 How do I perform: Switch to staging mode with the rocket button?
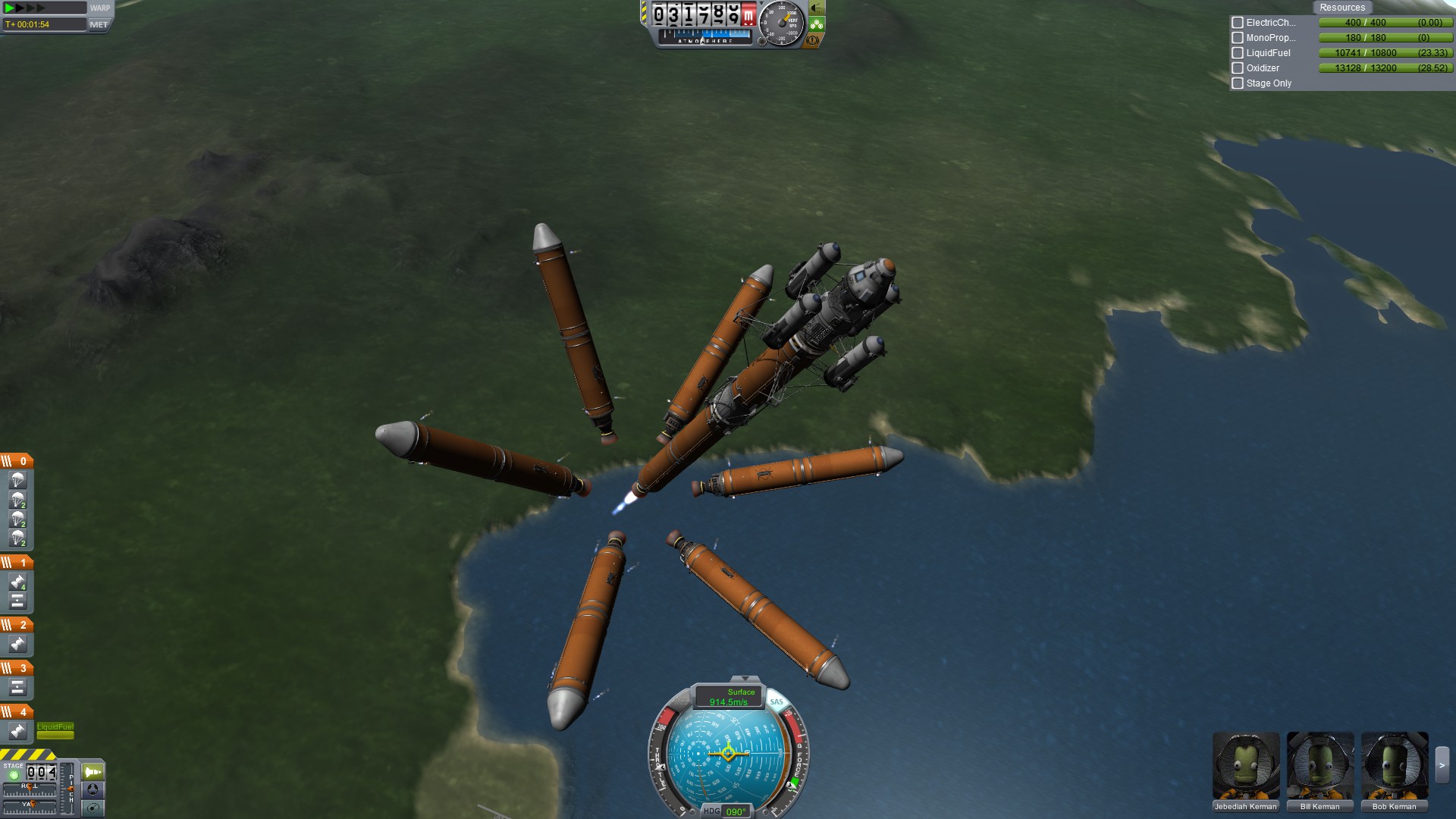pos(93,772)
